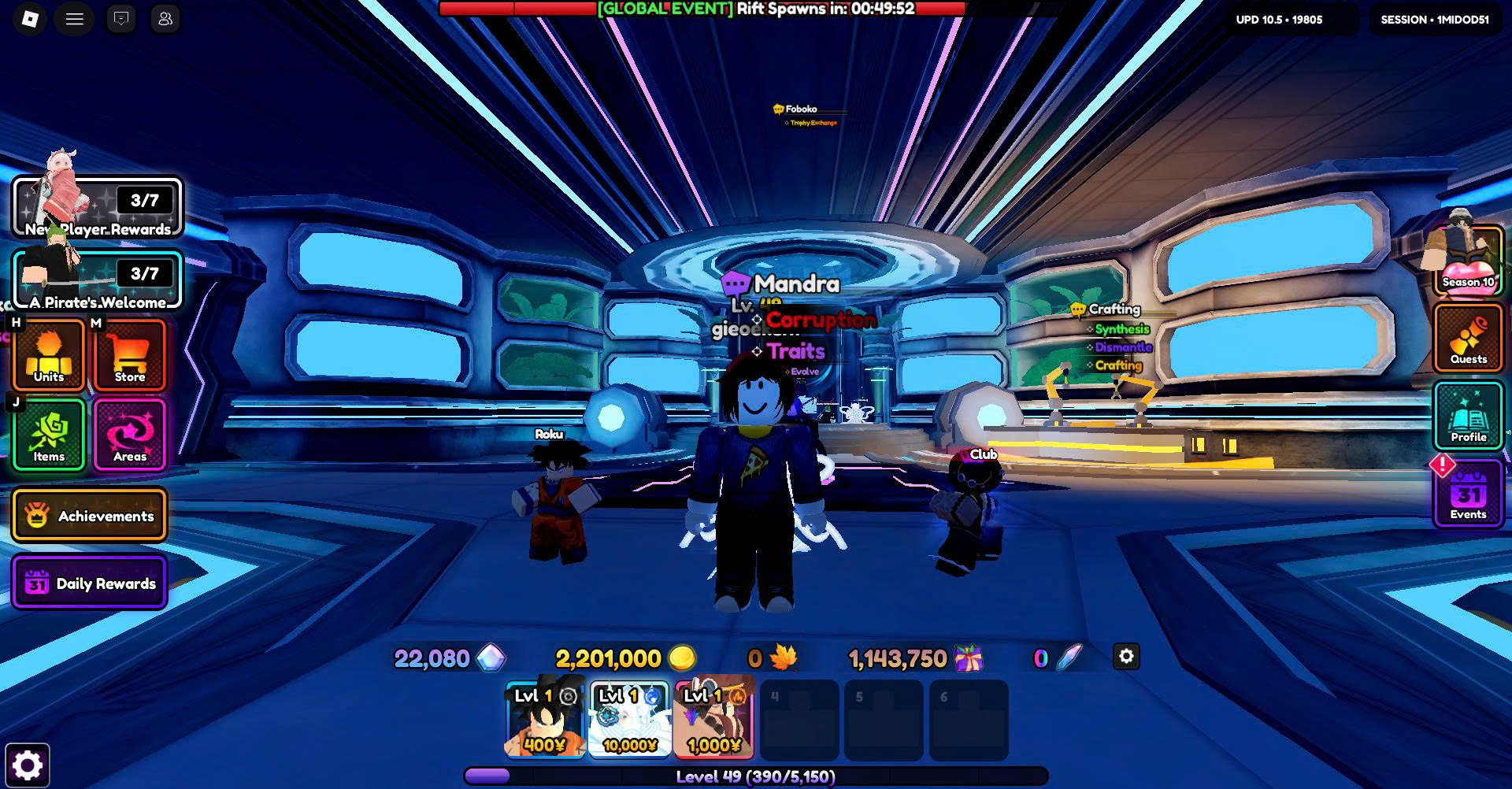Open the Events calendar
The image size is (1512, 789).
coord(1468,495)
